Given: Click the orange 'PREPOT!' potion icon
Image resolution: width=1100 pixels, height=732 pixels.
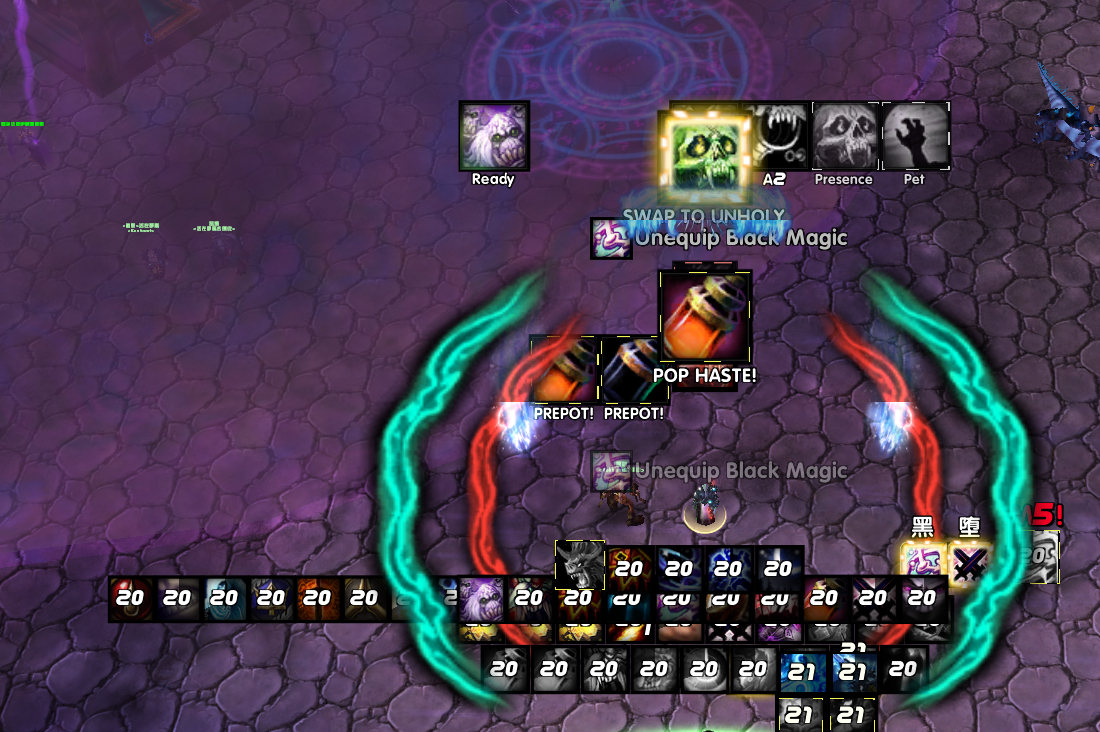Looking at the screenshot, I should (x=564, y=371).
